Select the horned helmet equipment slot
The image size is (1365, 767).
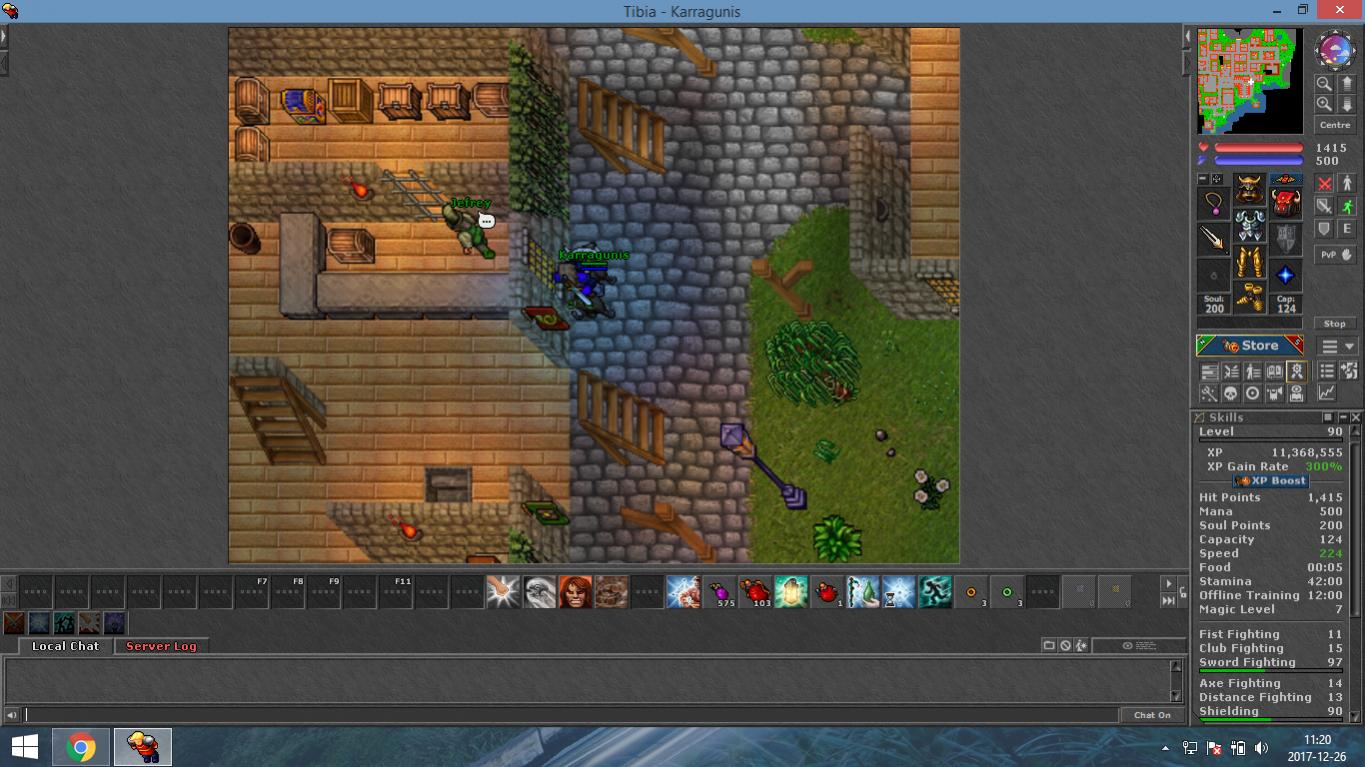click(x=1249, y=189)
